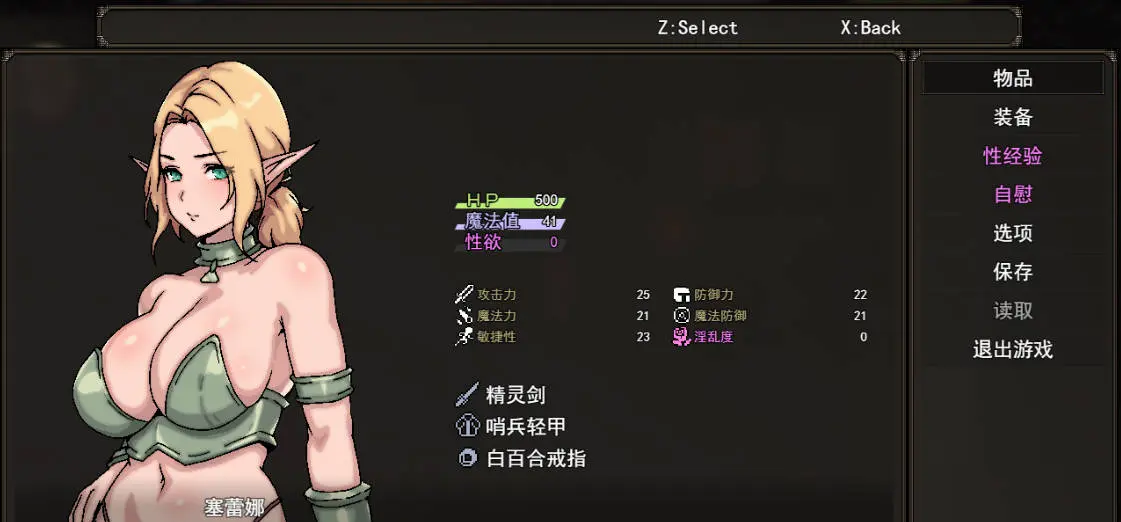Select the 装备 (Equipment) menu entry
This screenshot has width=1121, height=522.
tap(1012, 117)
